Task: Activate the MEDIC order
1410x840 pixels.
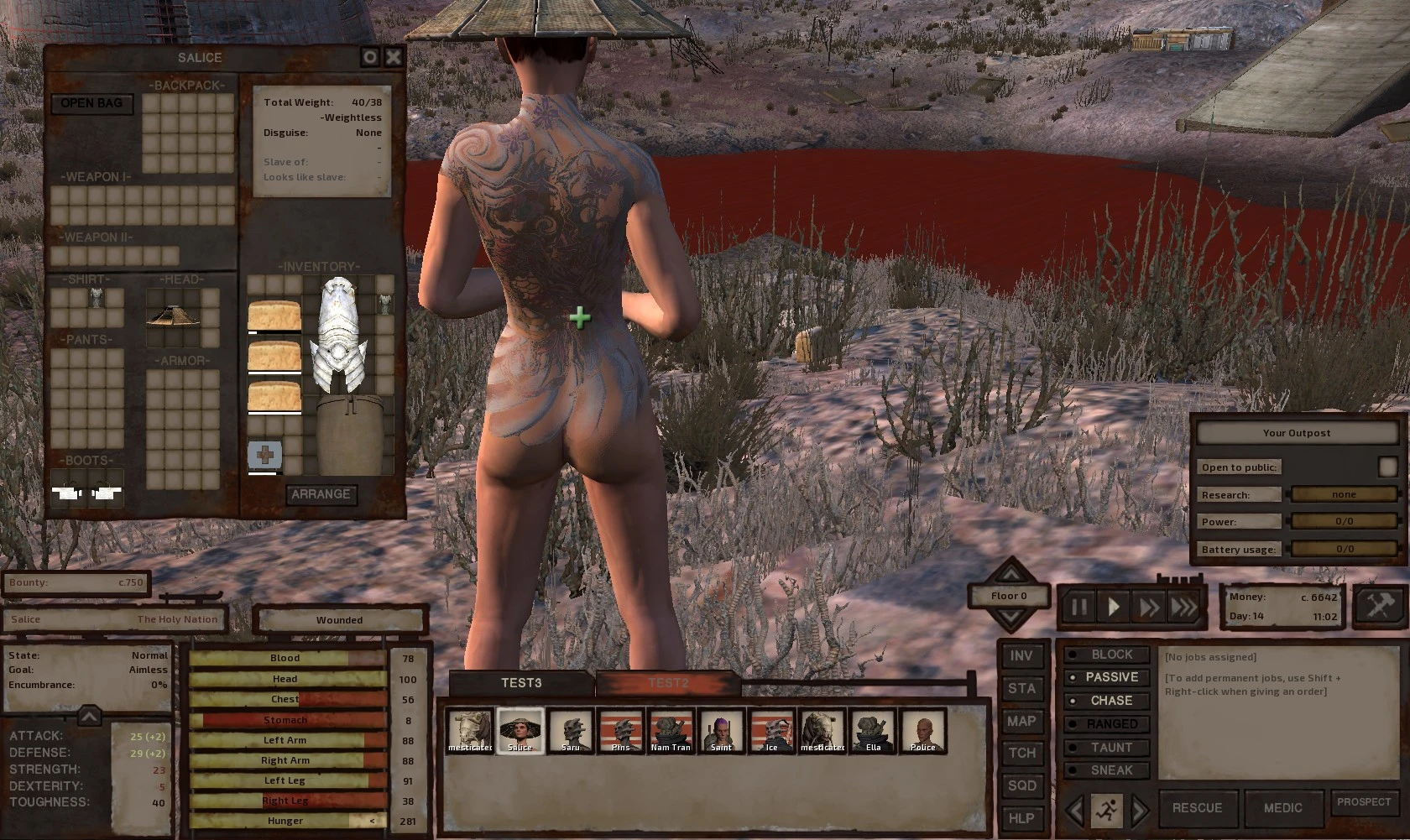Action: (1282, 808)
